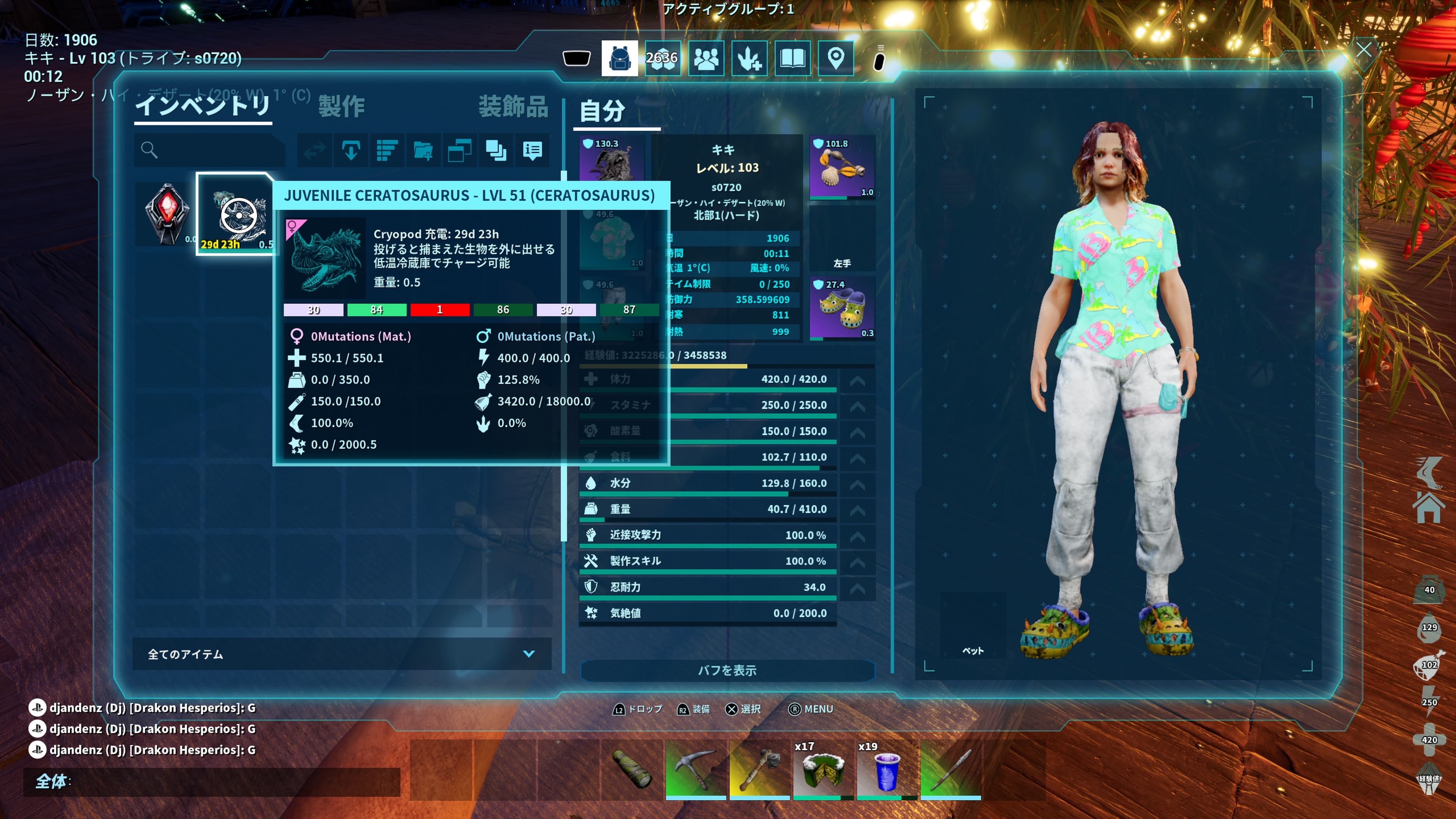The height and width of the screenshot is (819, 1456).
Task: Select the 自分 character tab
Action: [602, 111]
